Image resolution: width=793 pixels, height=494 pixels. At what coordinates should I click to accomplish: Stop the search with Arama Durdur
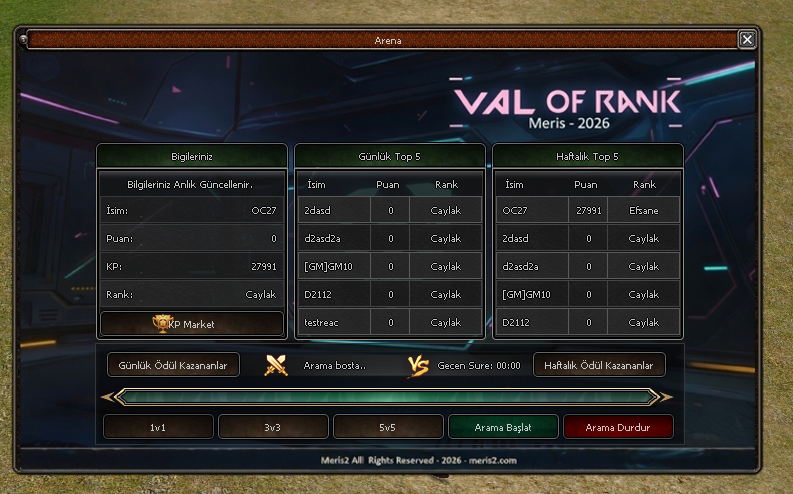point(618,427)
